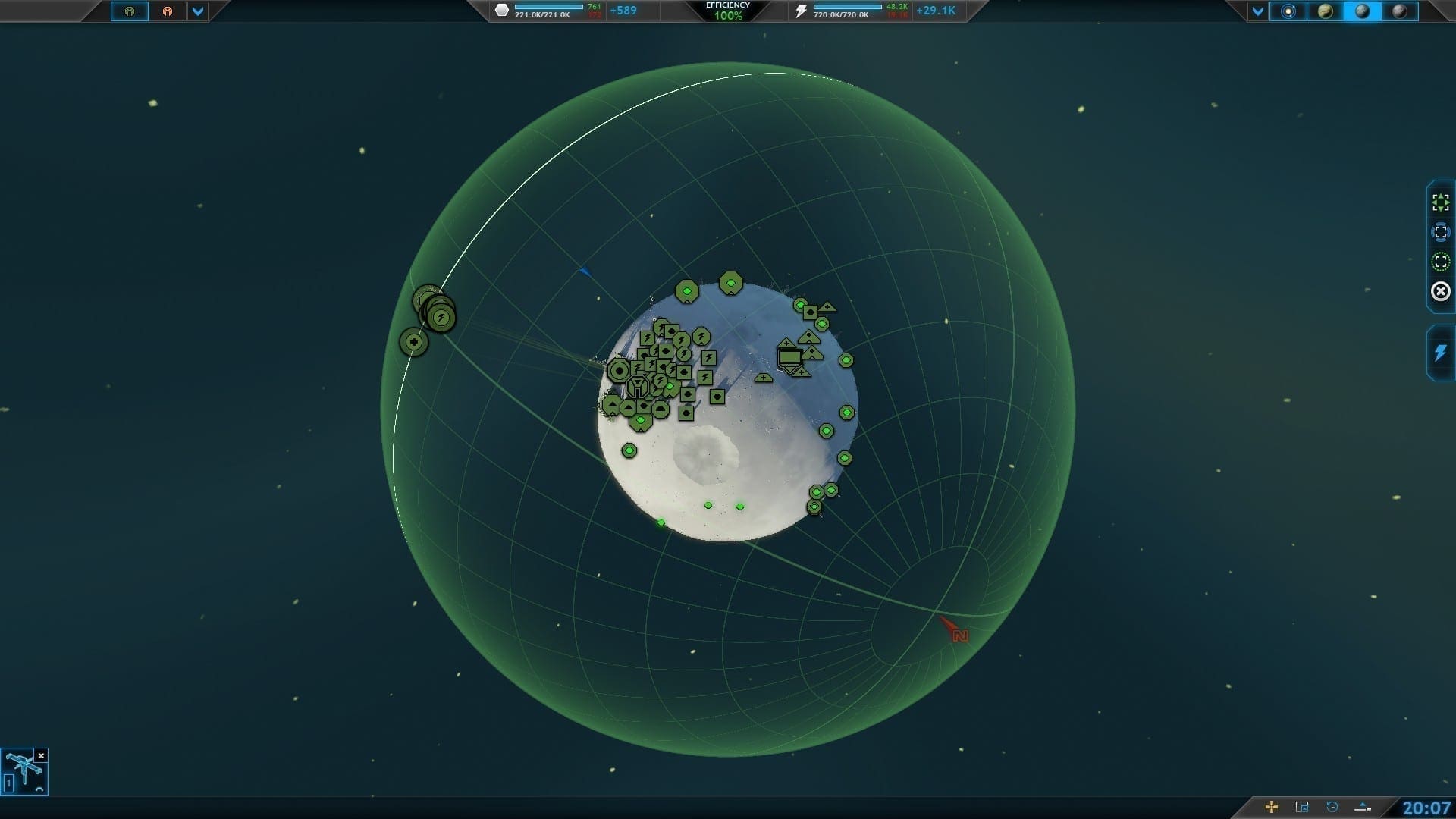This screenshot has width=1456, height=819.
Task: Switch view to the yellow-green planet
Action: click(x=1325, y=11)
